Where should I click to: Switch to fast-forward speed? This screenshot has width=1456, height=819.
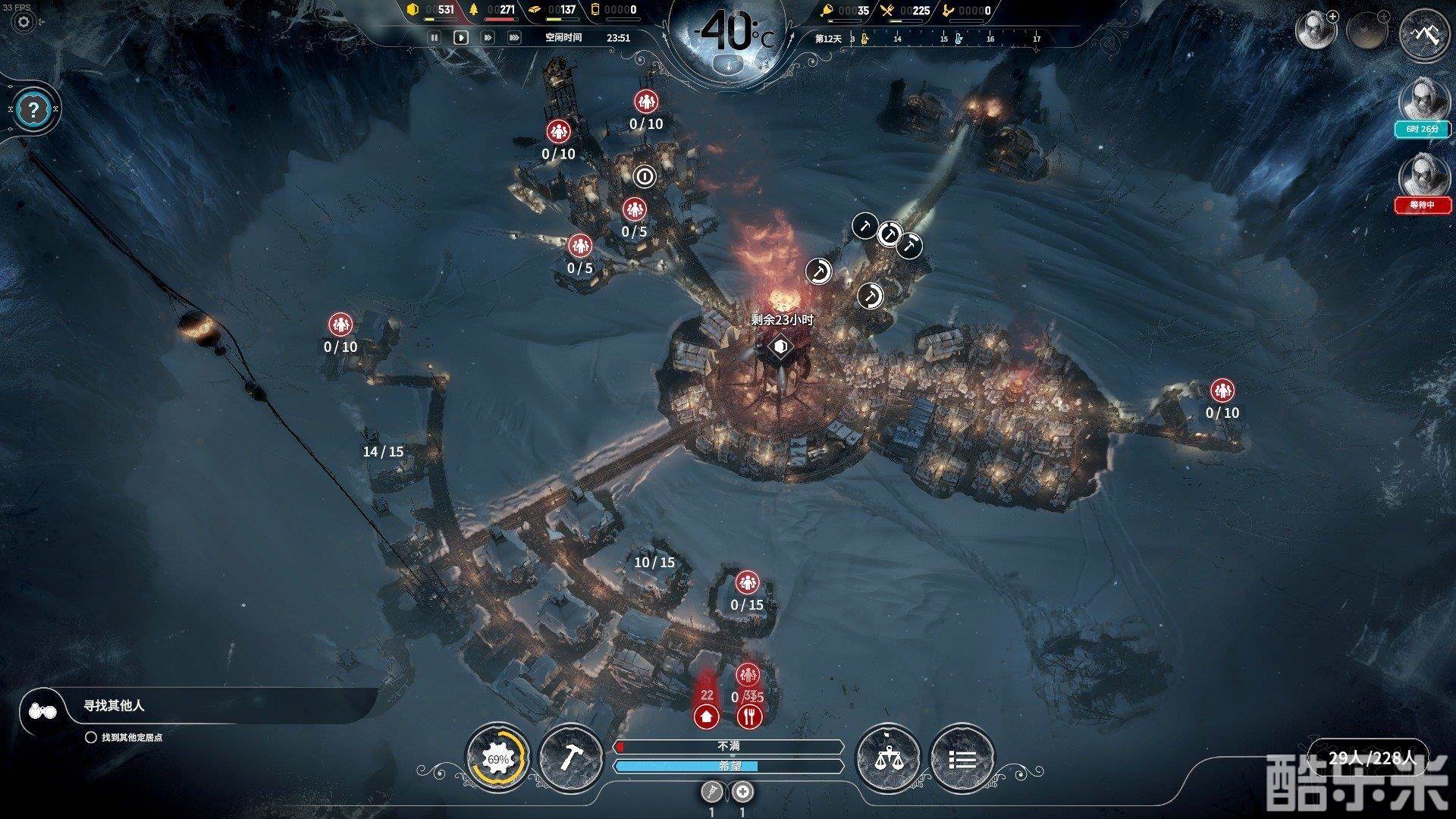click(488, 37)
